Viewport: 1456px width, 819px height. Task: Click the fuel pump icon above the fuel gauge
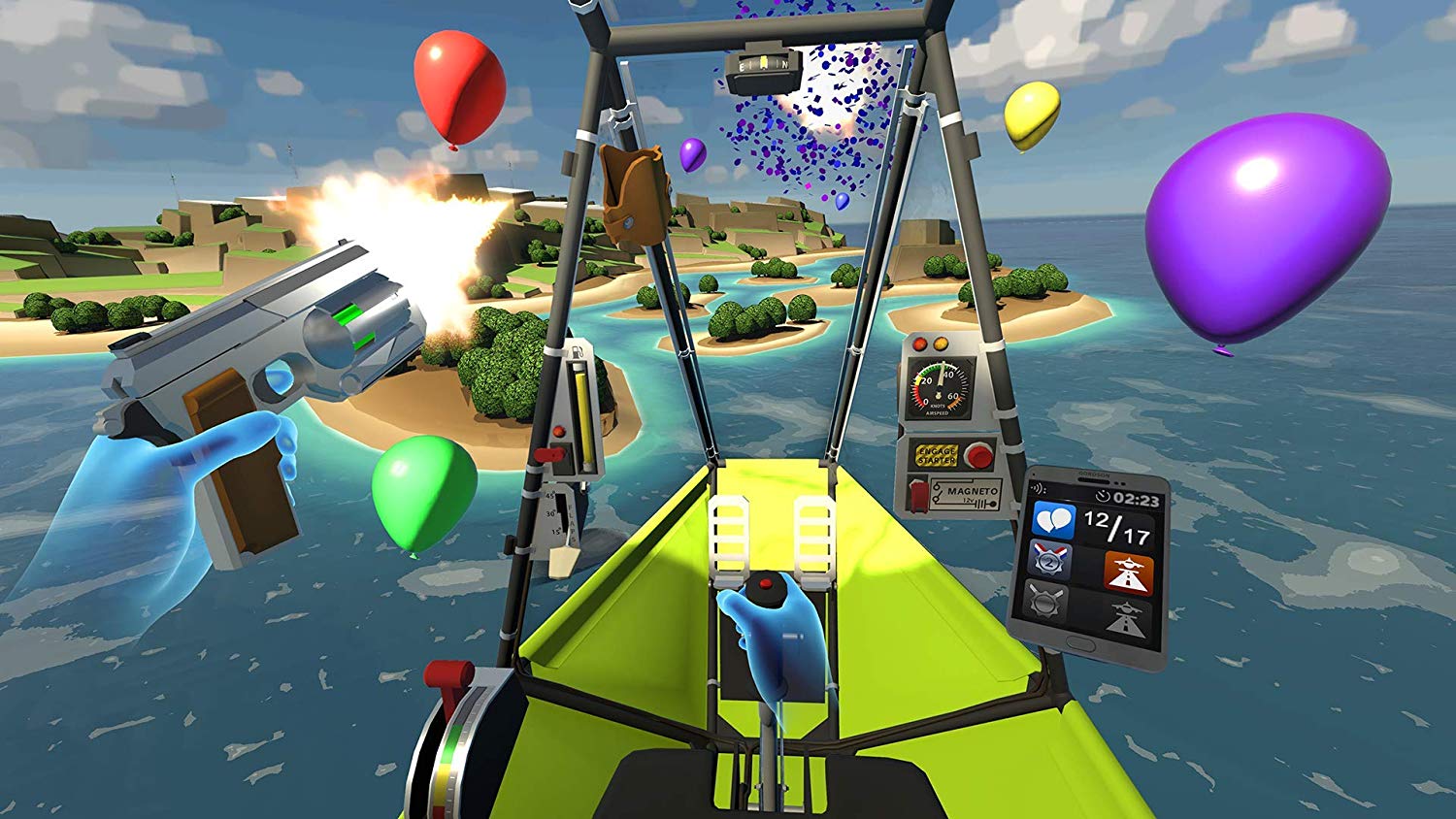578,351
